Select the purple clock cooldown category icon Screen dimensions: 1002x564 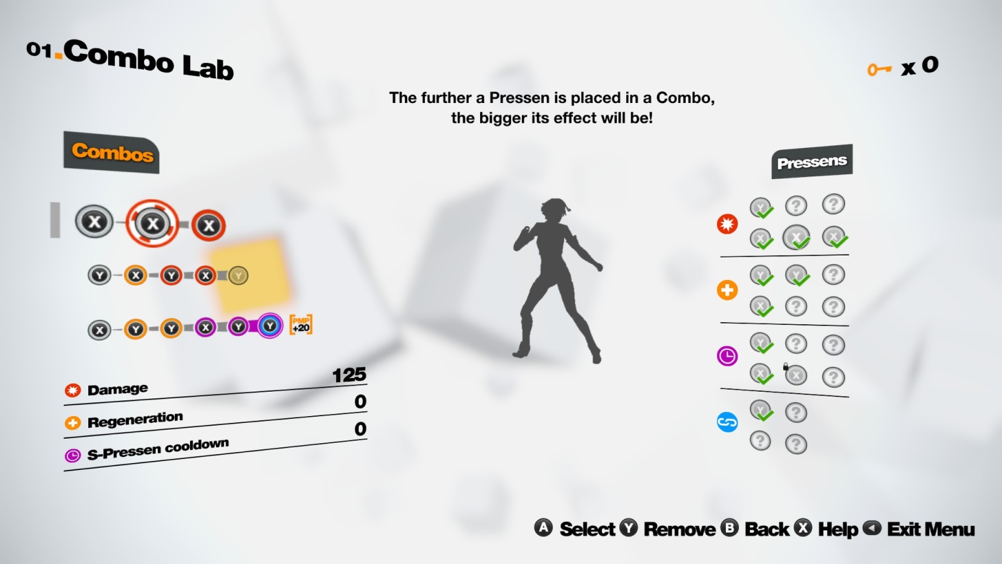point(727,356)
